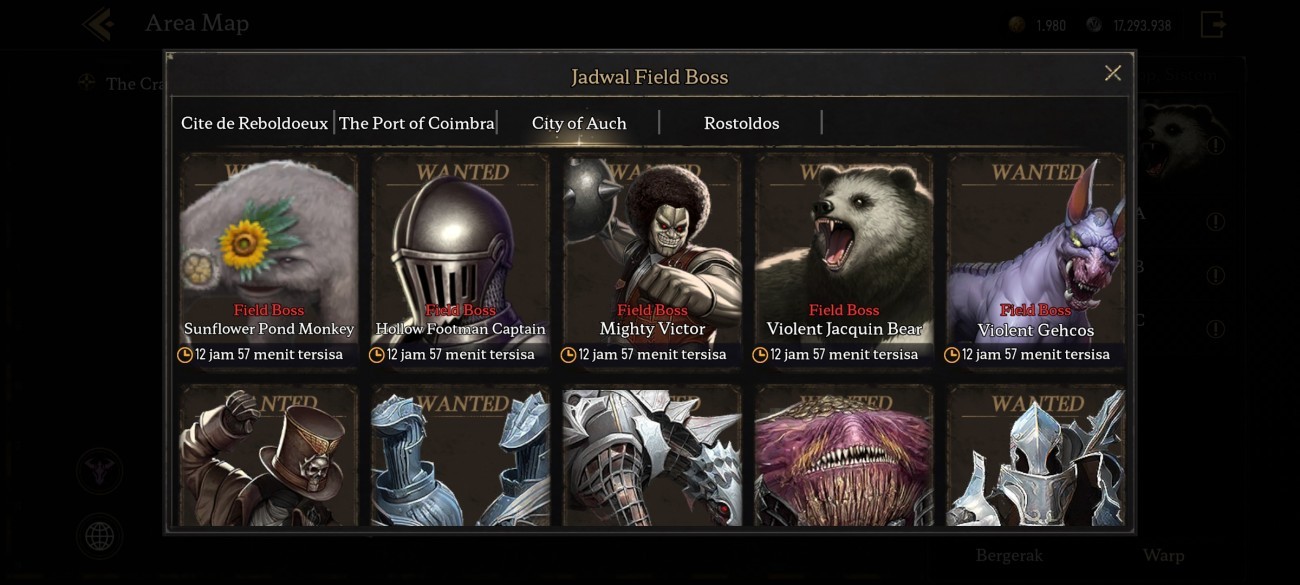Viewport: 1300px width, 585px height.
Task: Switch to Cite de Reboldoeux tab
Action: tap(254, 123)
